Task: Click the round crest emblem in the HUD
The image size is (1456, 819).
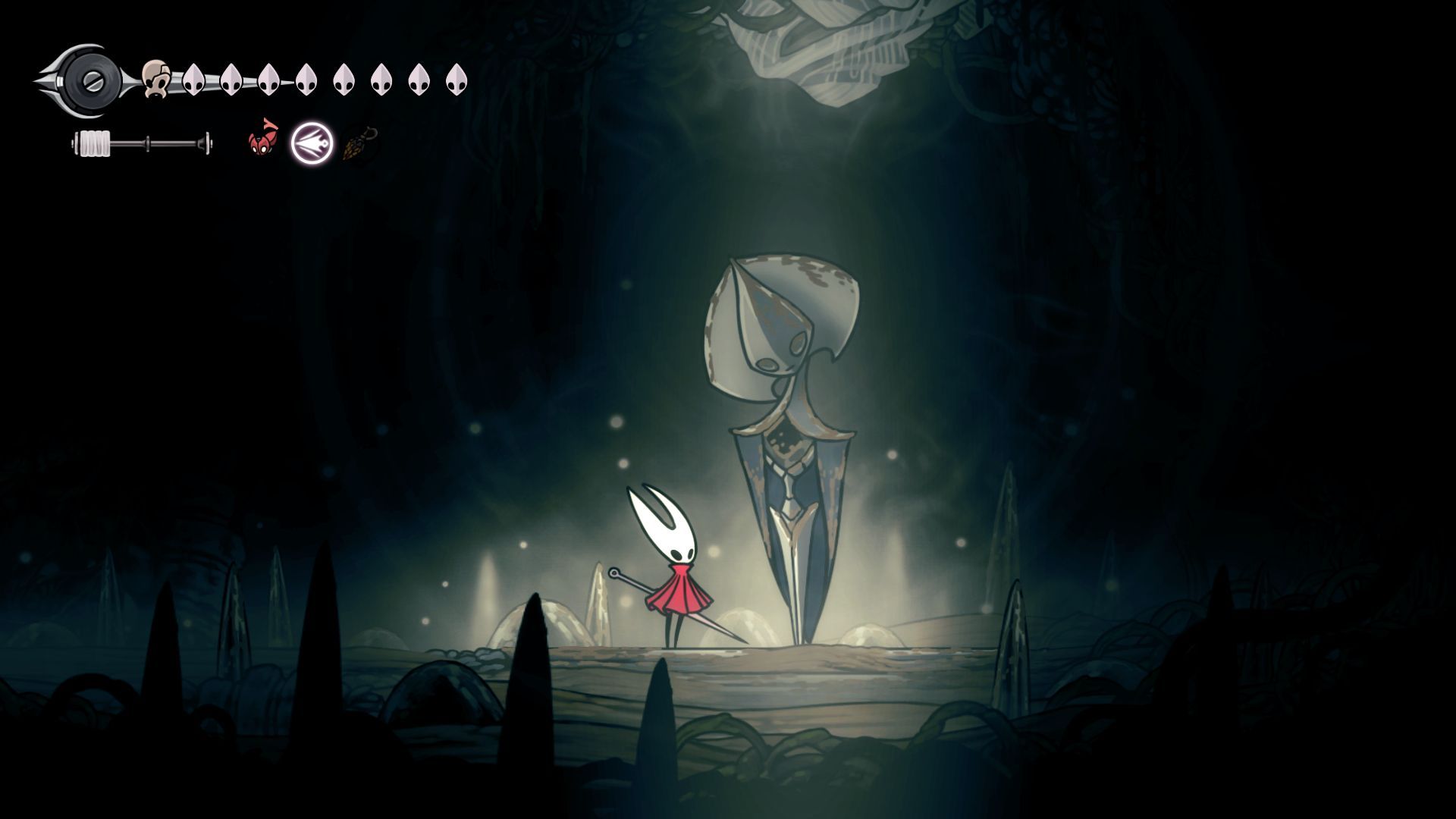Action: click(90, 79)
